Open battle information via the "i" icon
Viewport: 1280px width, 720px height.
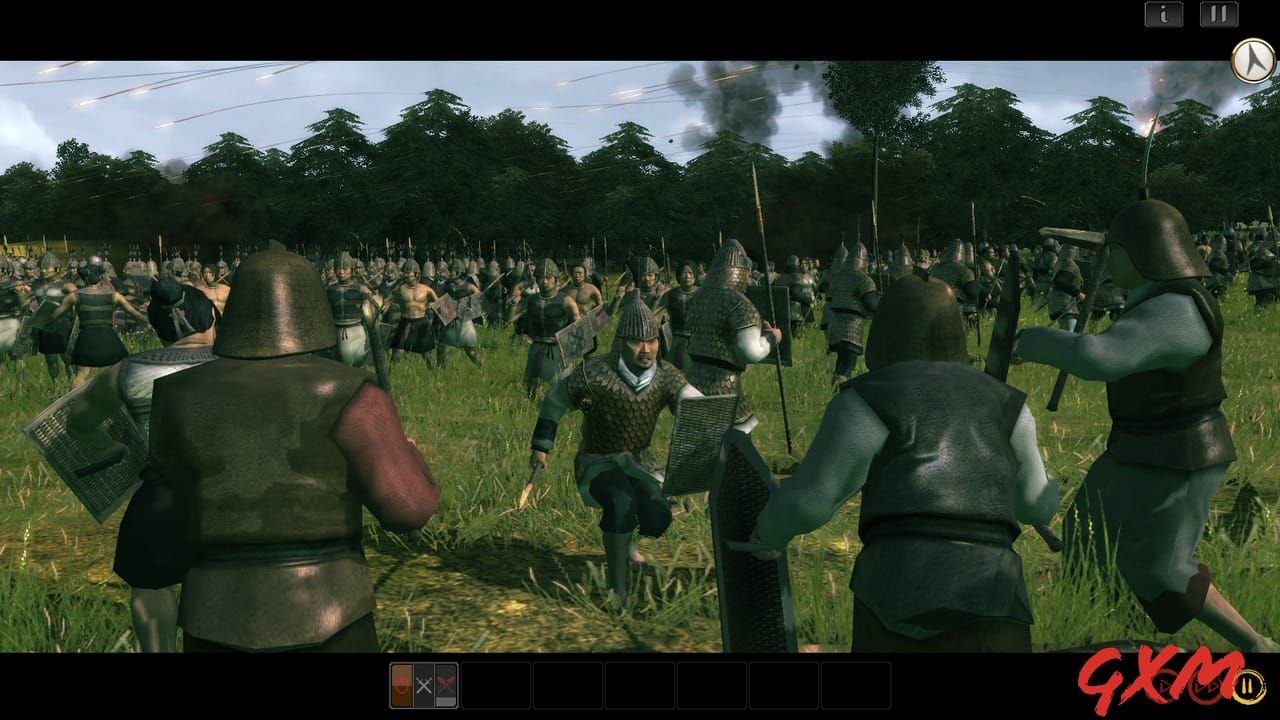(1165, 15)
